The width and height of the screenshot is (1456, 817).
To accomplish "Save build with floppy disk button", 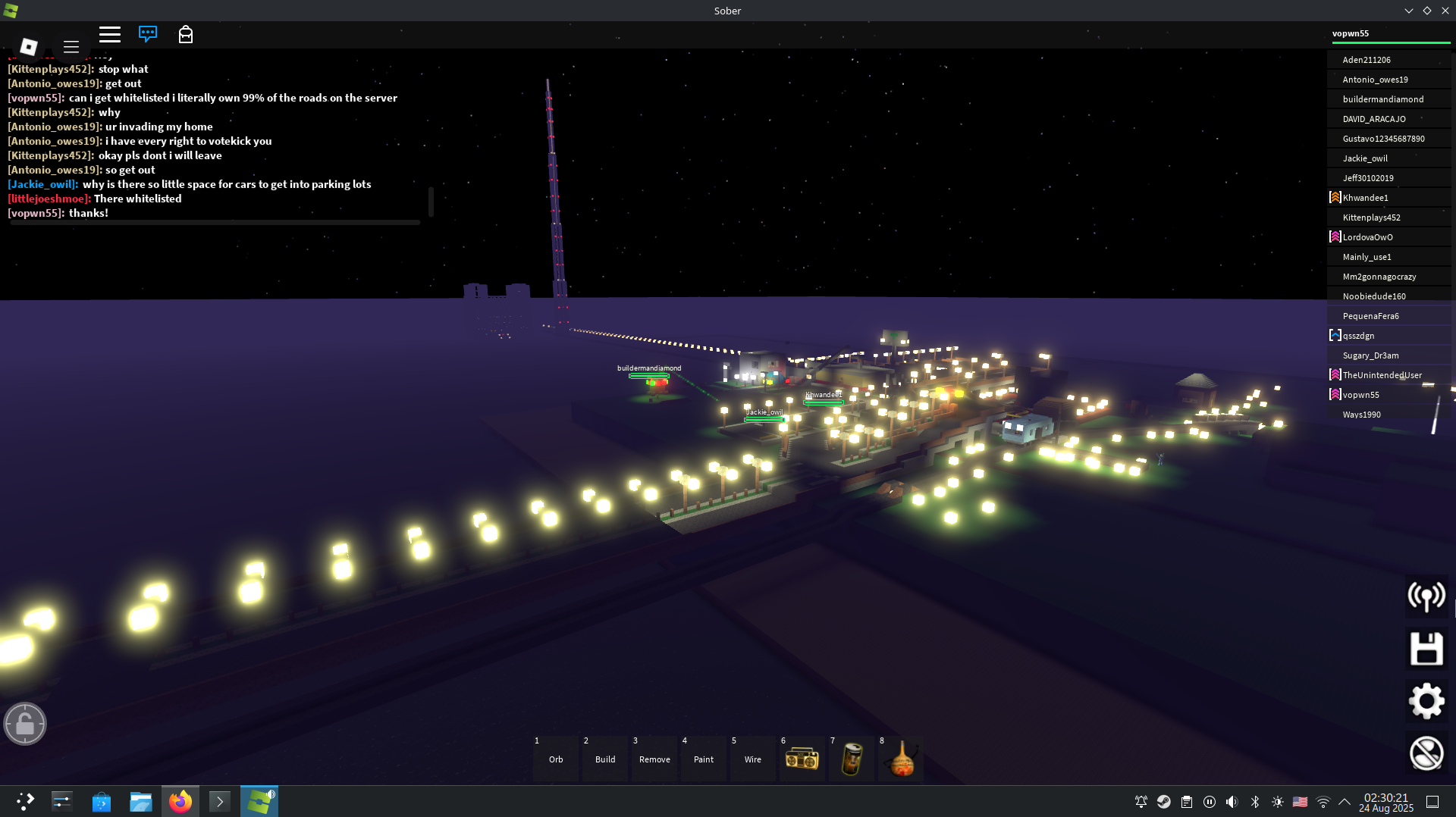I will tap(1426, 649).
